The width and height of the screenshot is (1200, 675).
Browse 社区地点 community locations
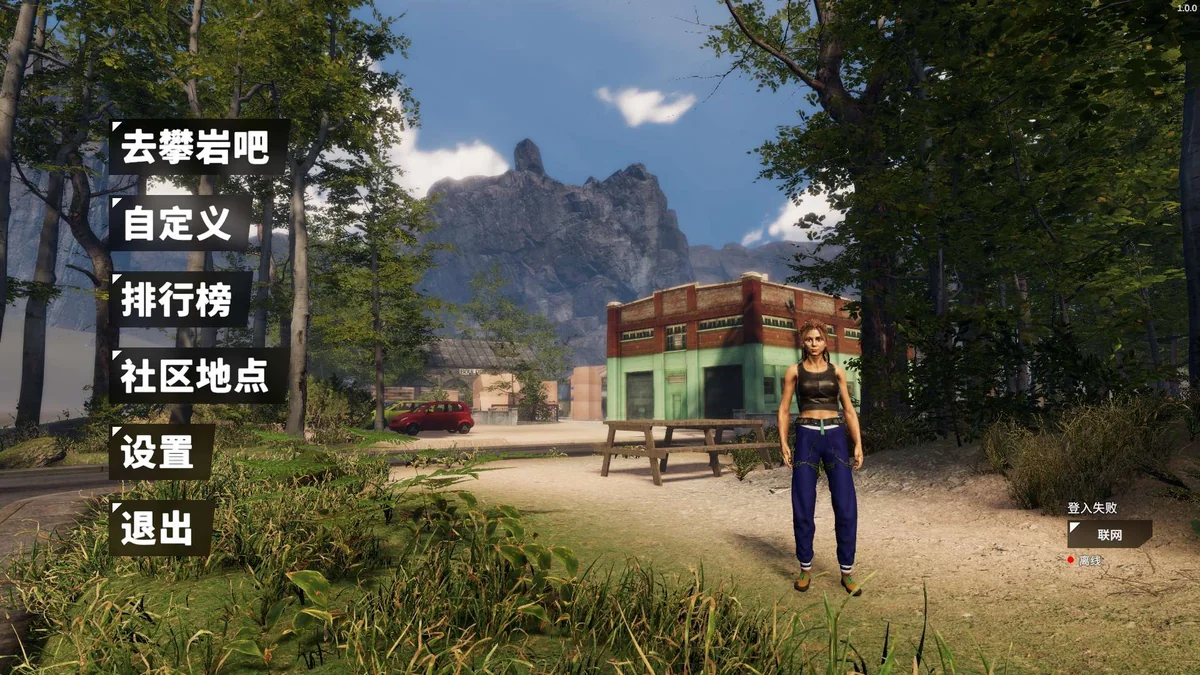198,375
